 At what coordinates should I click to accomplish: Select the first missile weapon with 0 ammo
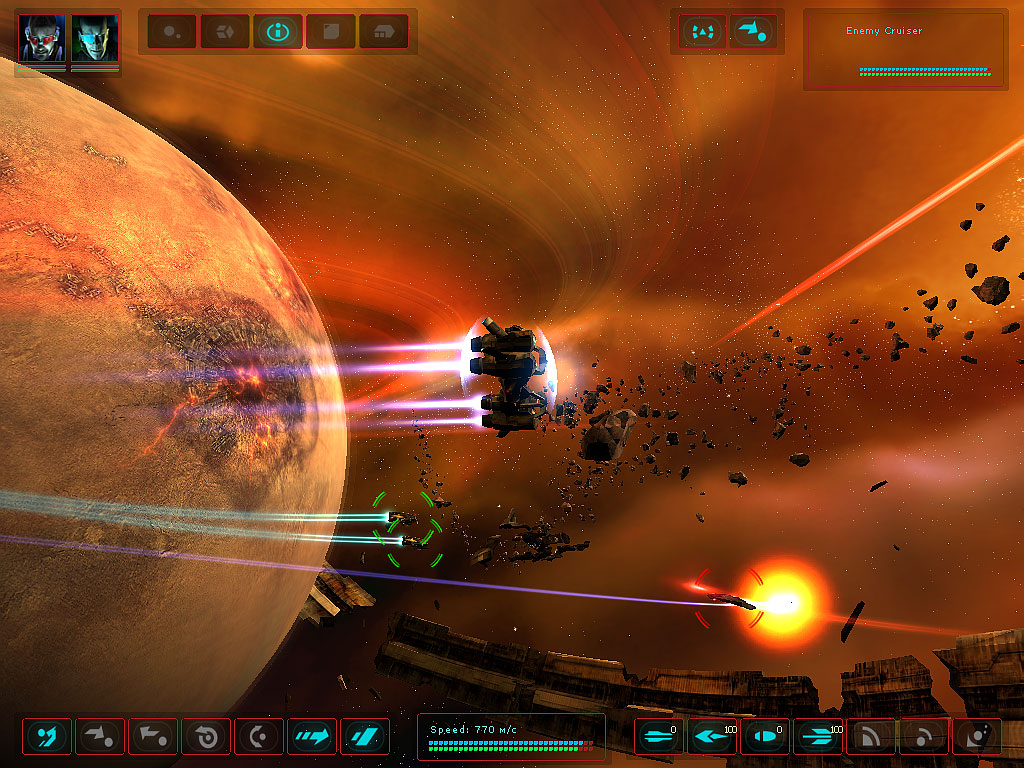(659, 737)
